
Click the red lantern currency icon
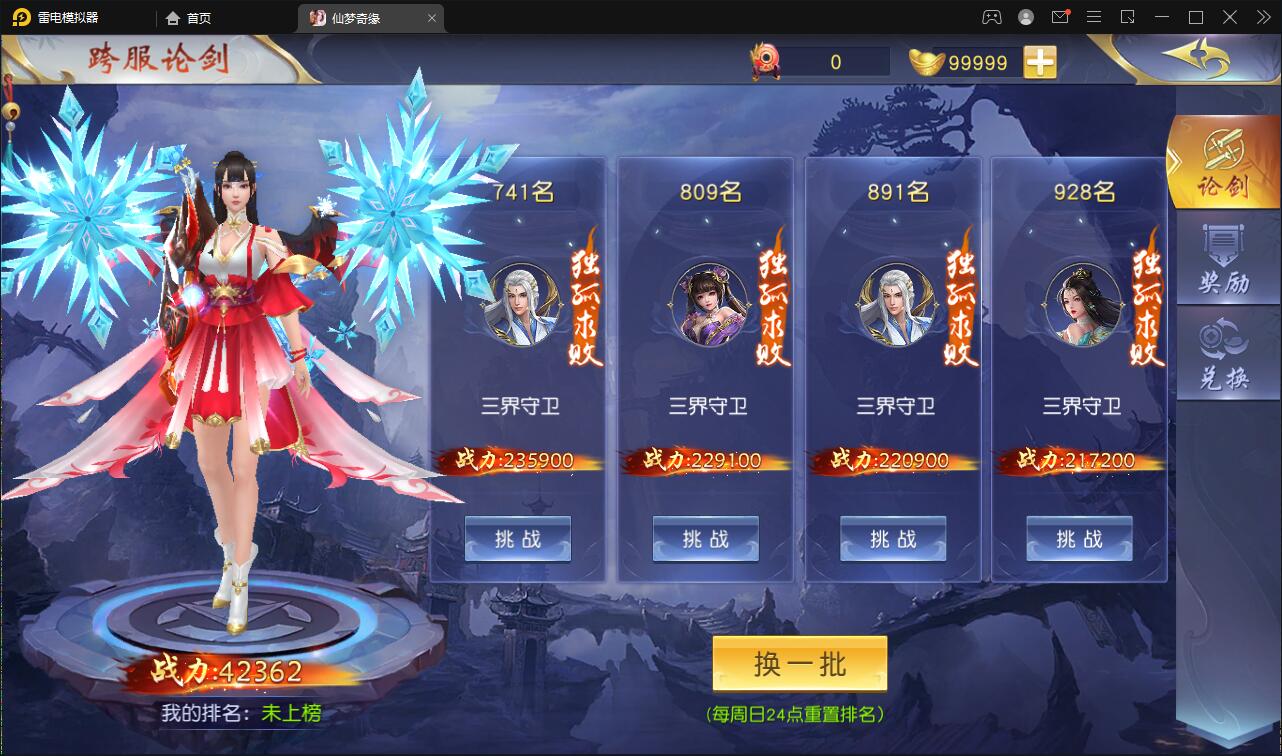point(765,60)
